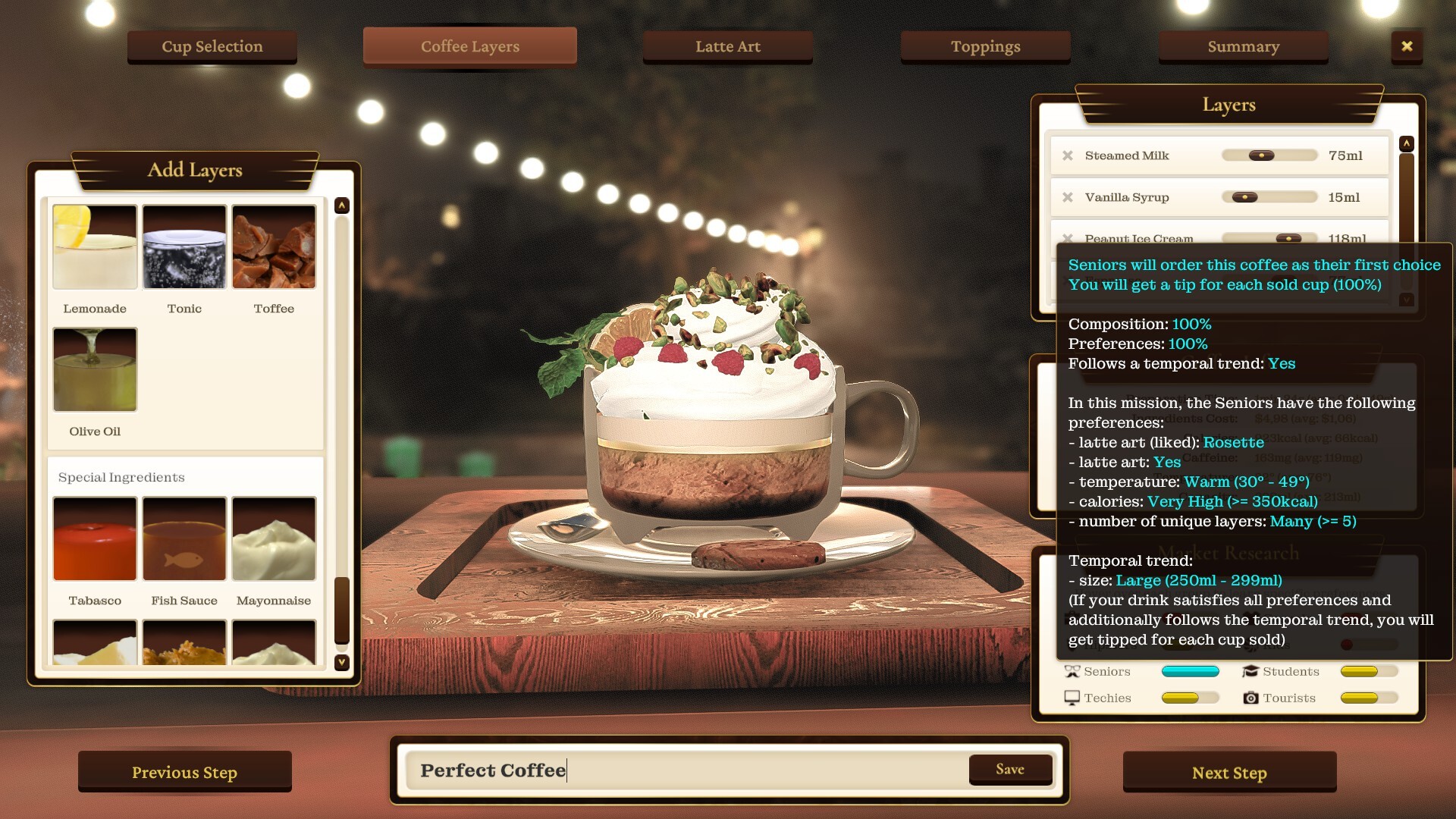Click the Tourists camera icon
1456x819 pixels.
pyautogui.click(x=1250, y=698)
